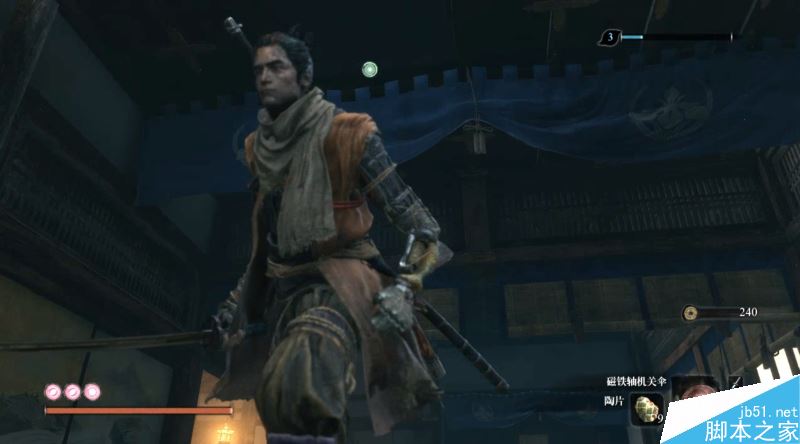Click the green grapple point indicator
Screen dimensions: 800x444
[369, 69]
